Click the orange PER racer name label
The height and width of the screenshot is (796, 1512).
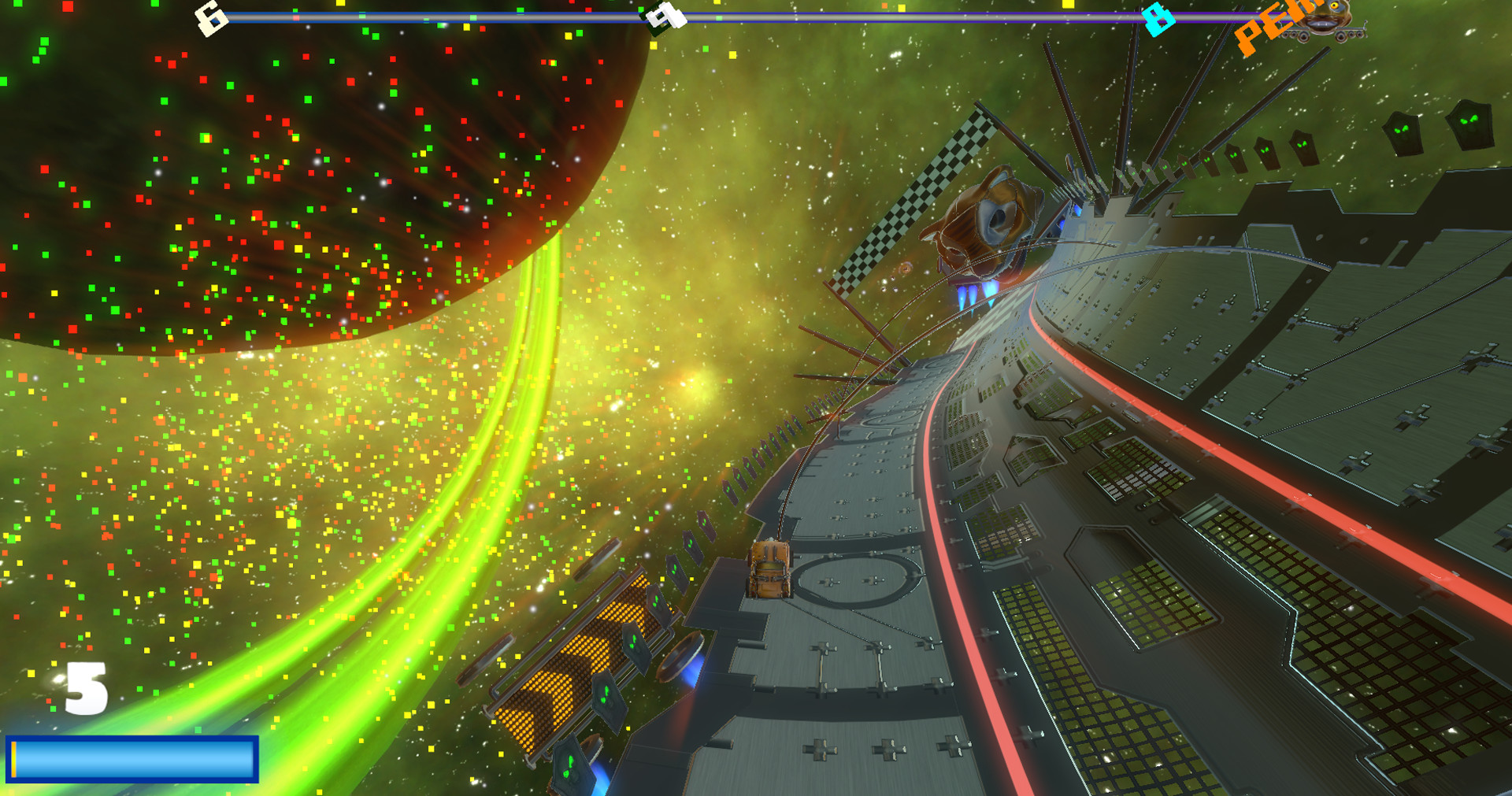pyautogui.click(x=1266, y=25)
